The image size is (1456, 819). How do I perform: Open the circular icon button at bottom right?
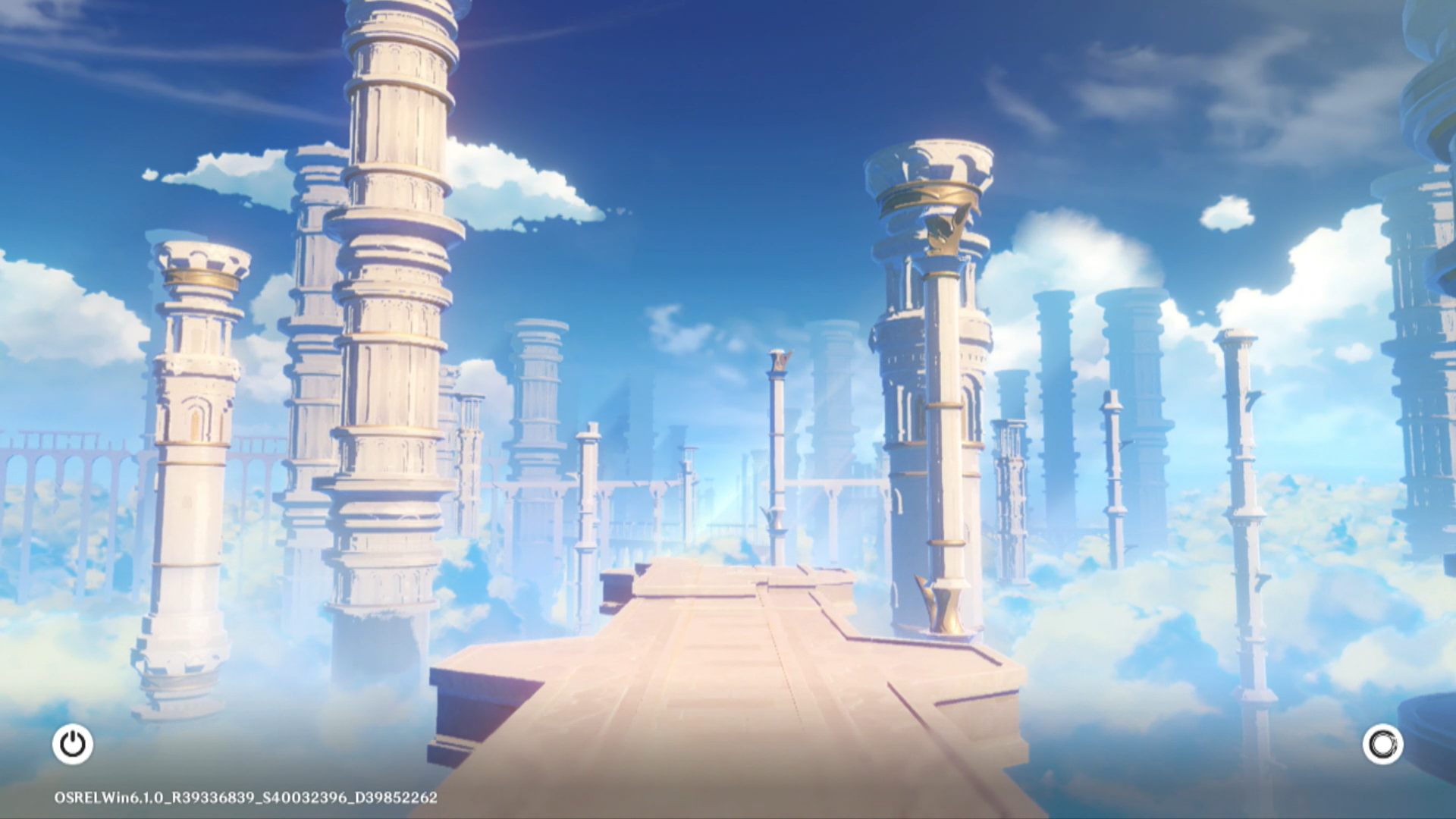point(1382,744)
